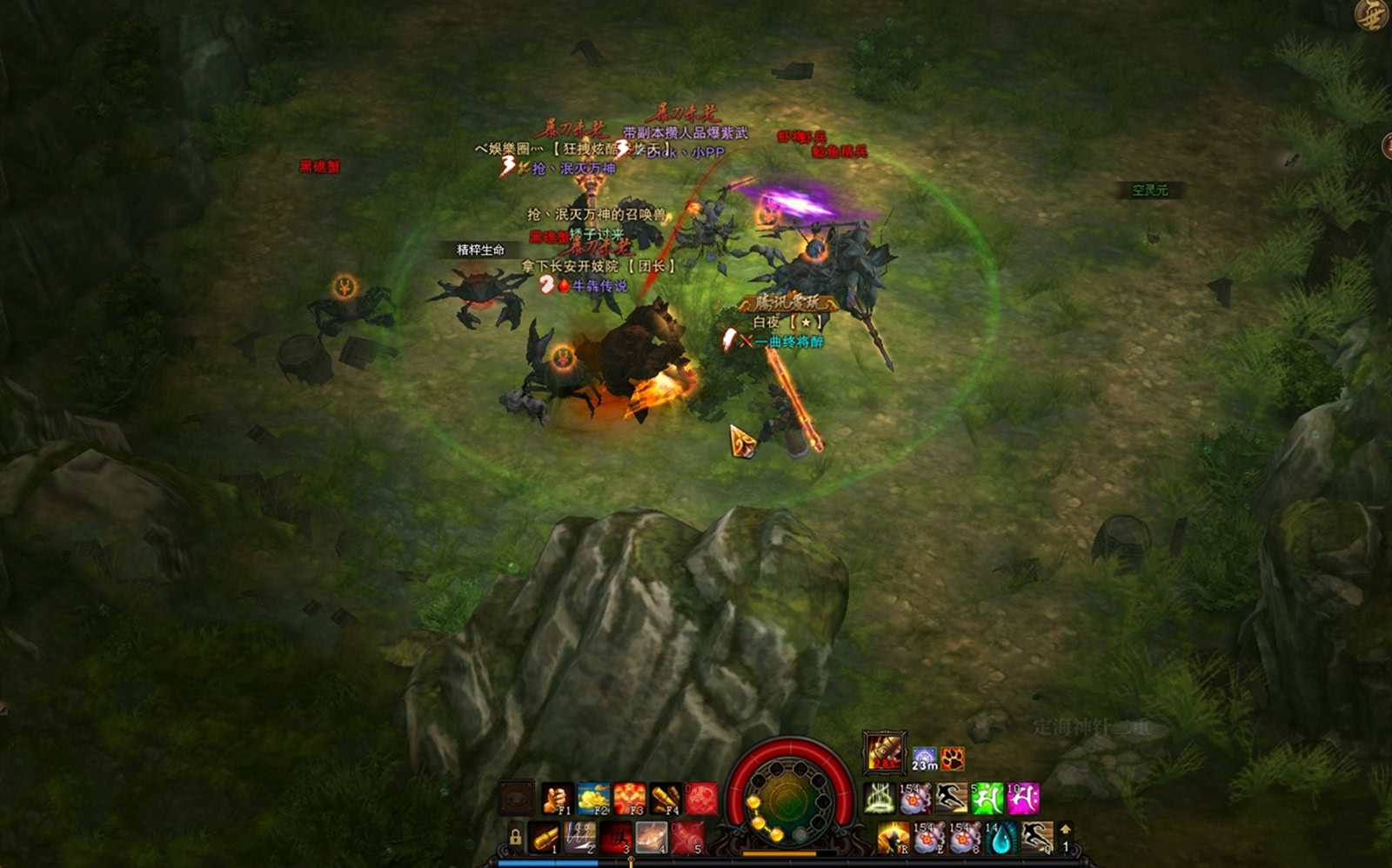1392x868 pixels.
Task: Toggle the padlock on the skill bar
Action: click(515, 838)
